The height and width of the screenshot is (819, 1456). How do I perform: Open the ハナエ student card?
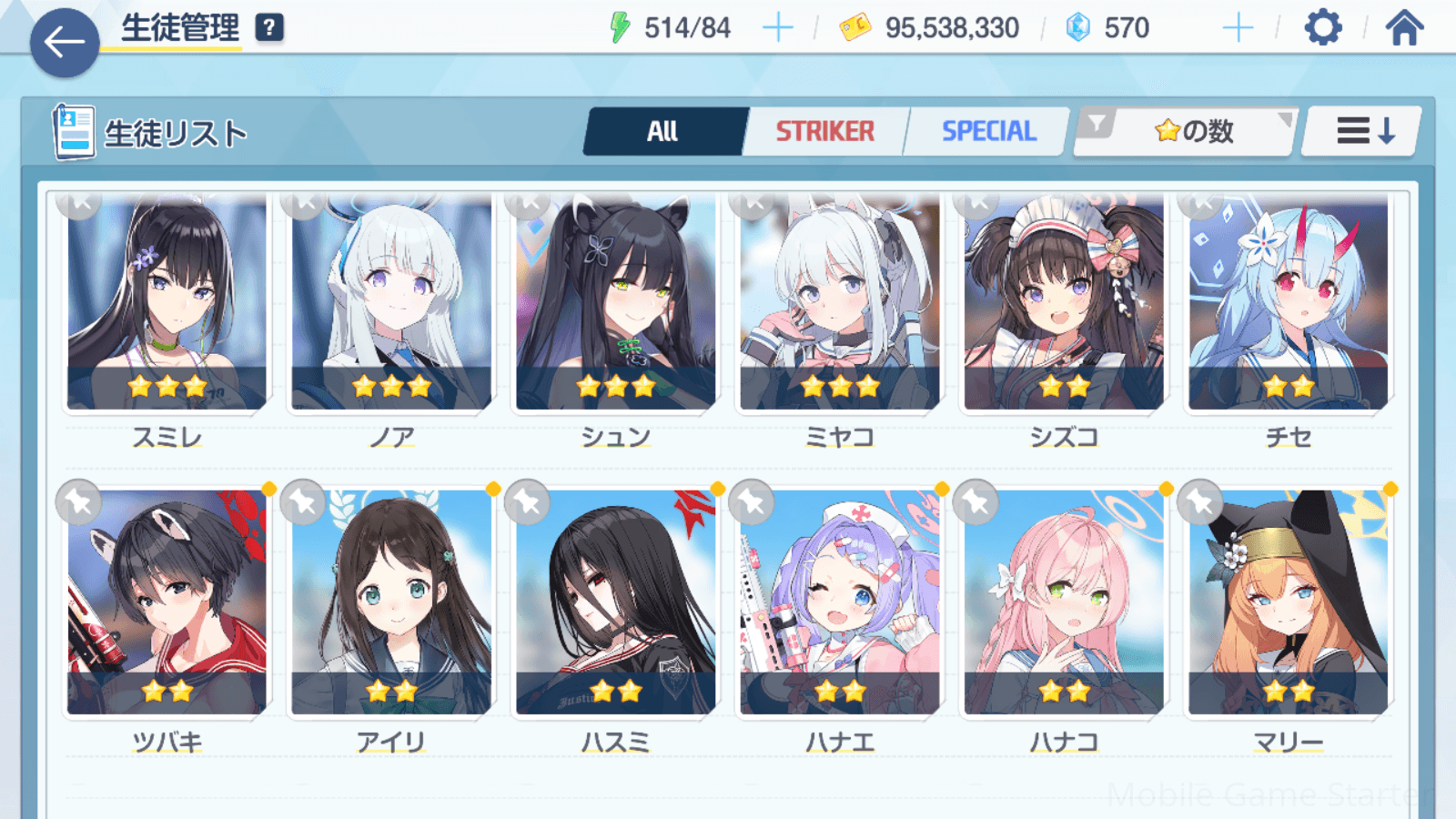point(840,602)
